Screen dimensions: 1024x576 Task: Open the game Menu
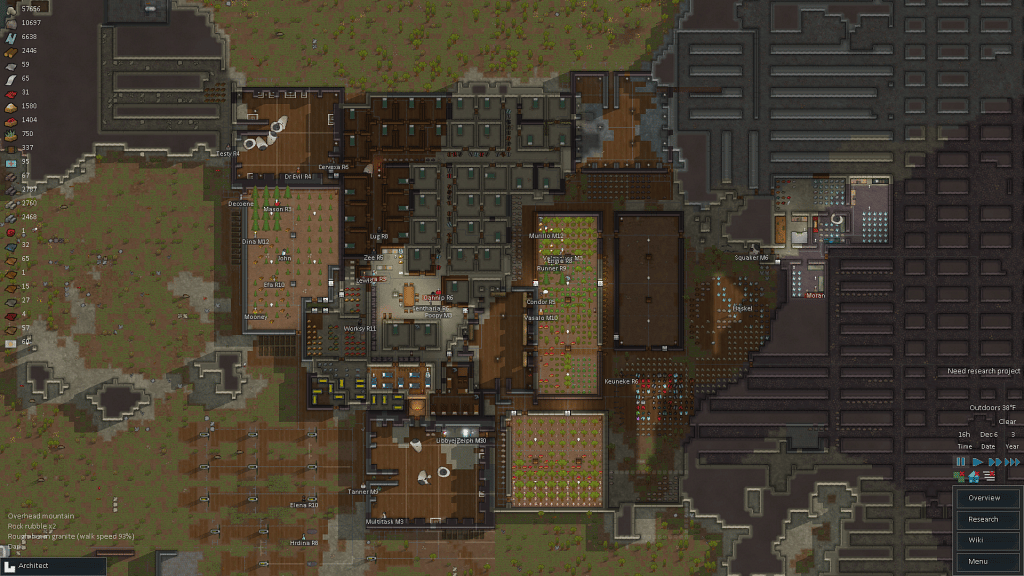coord(983,561)
